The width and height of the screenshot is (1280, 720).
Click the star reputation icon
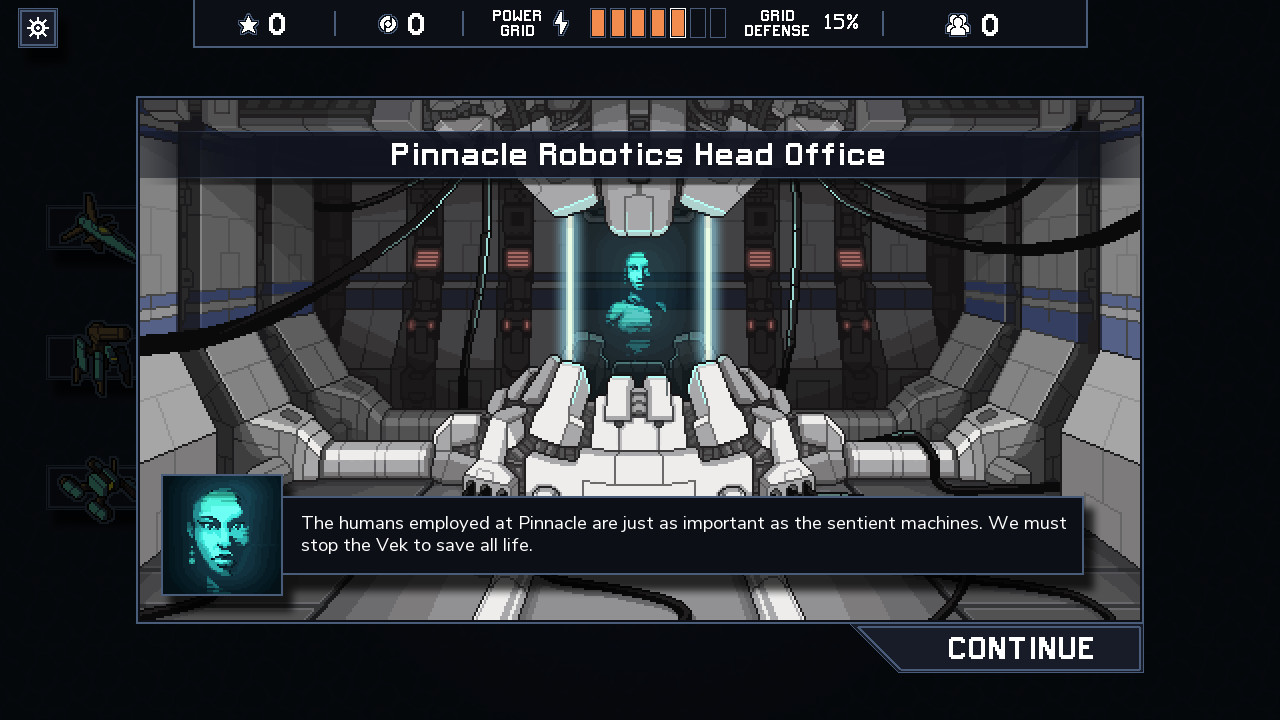pos(248,24)
